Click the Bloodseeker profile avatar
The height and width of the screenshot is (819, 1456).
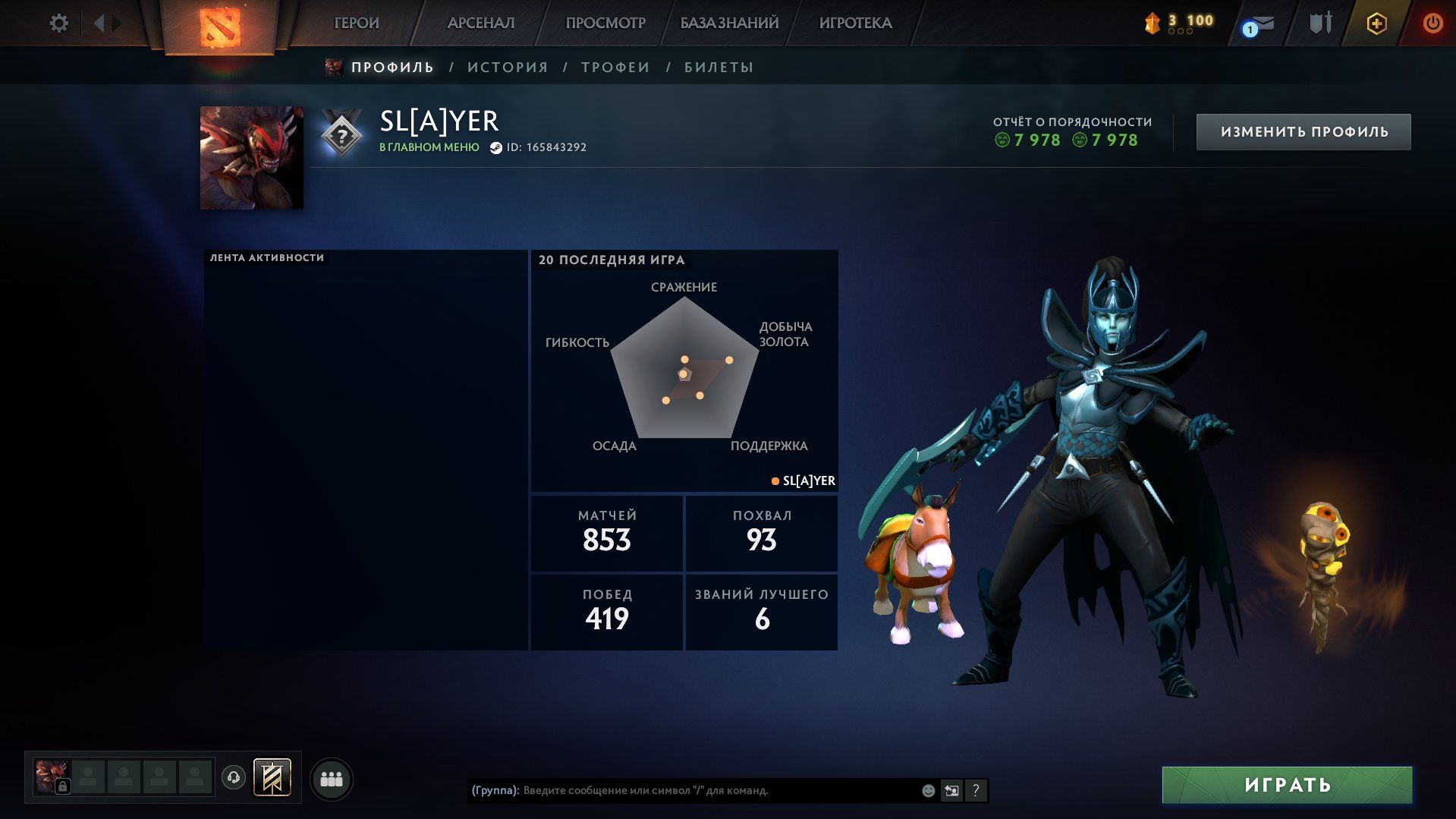point(251,158)
